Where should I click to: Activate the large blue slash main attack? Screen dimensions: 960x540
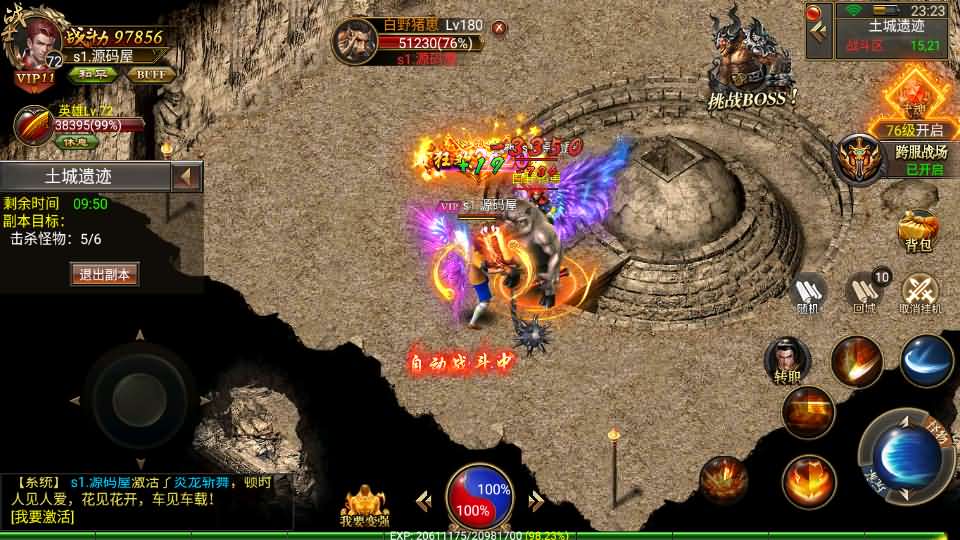[x=907, y=457]
